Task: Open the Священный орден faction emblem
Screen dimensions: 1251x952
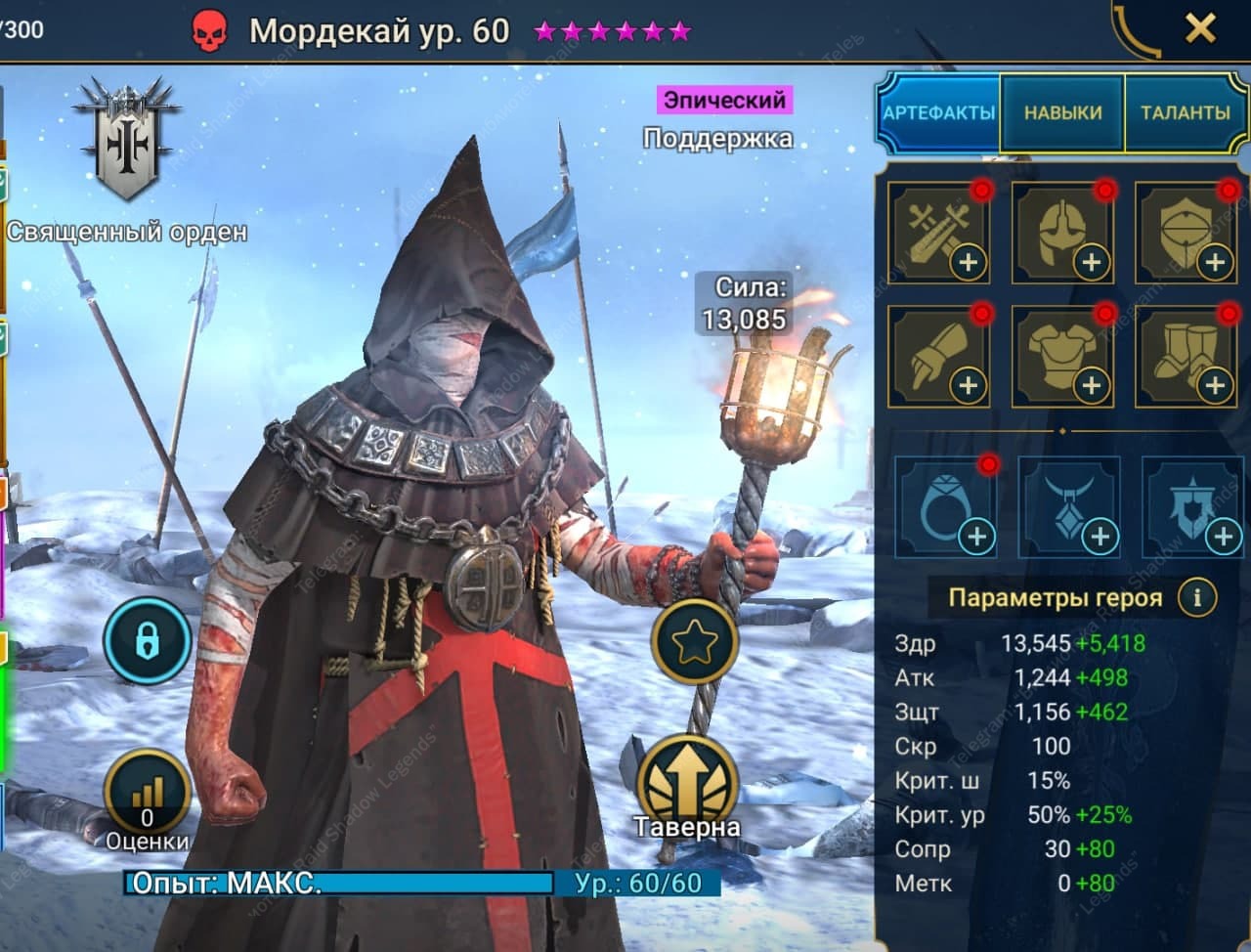Action: click(x=127, y=147)
